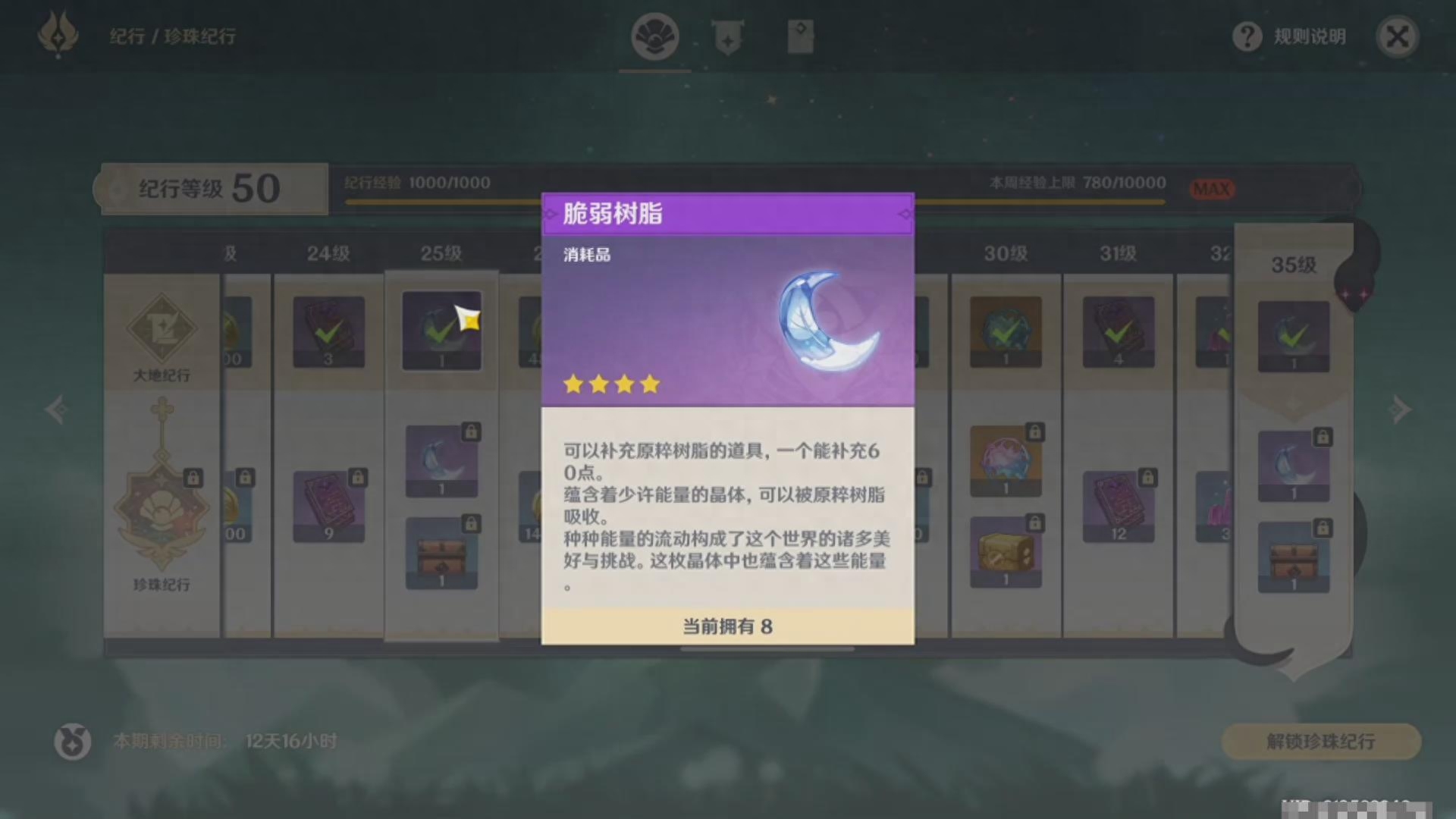Click the wings emblem icon at top left
The image size is (1456, 819).
click(x=58, y=36)
